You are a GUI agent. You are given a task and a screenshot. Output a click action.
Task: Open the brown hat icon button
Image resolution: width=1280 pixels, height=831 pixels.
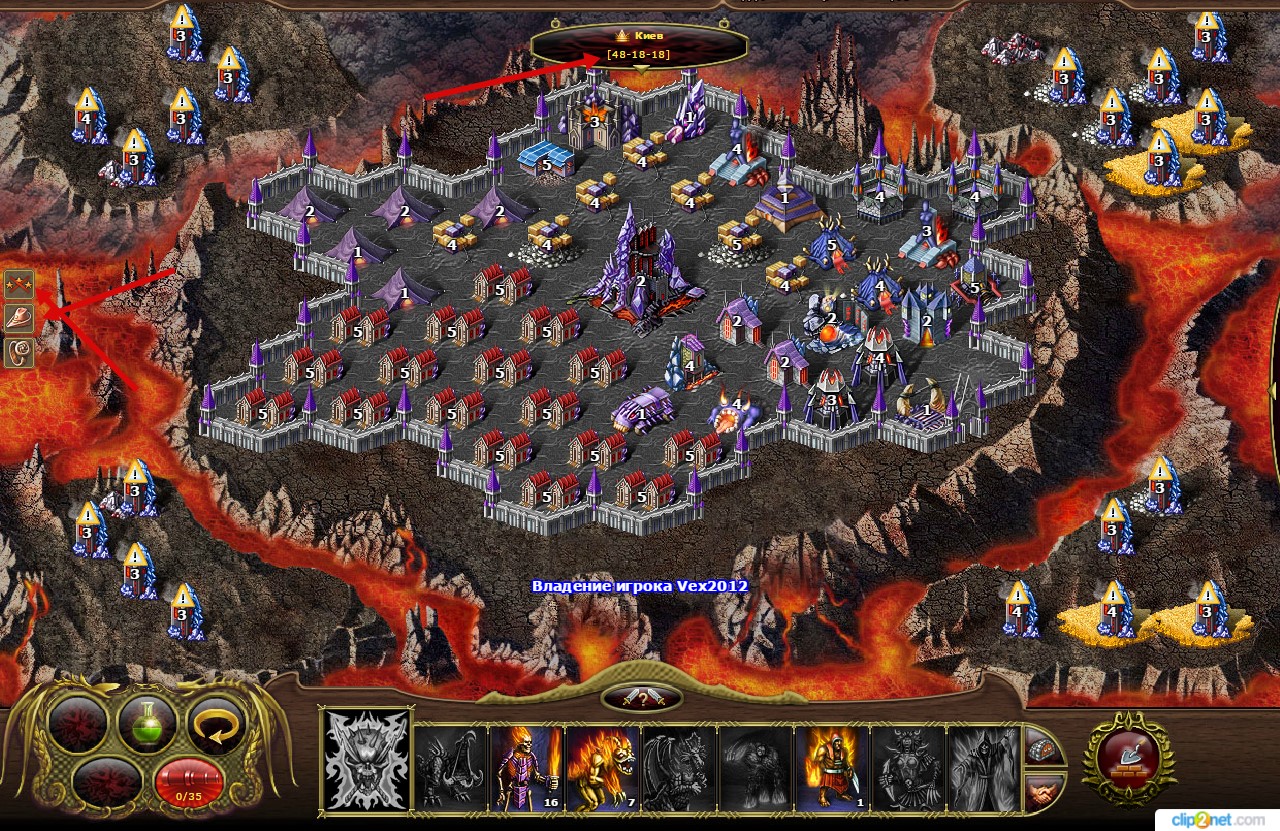19,319
